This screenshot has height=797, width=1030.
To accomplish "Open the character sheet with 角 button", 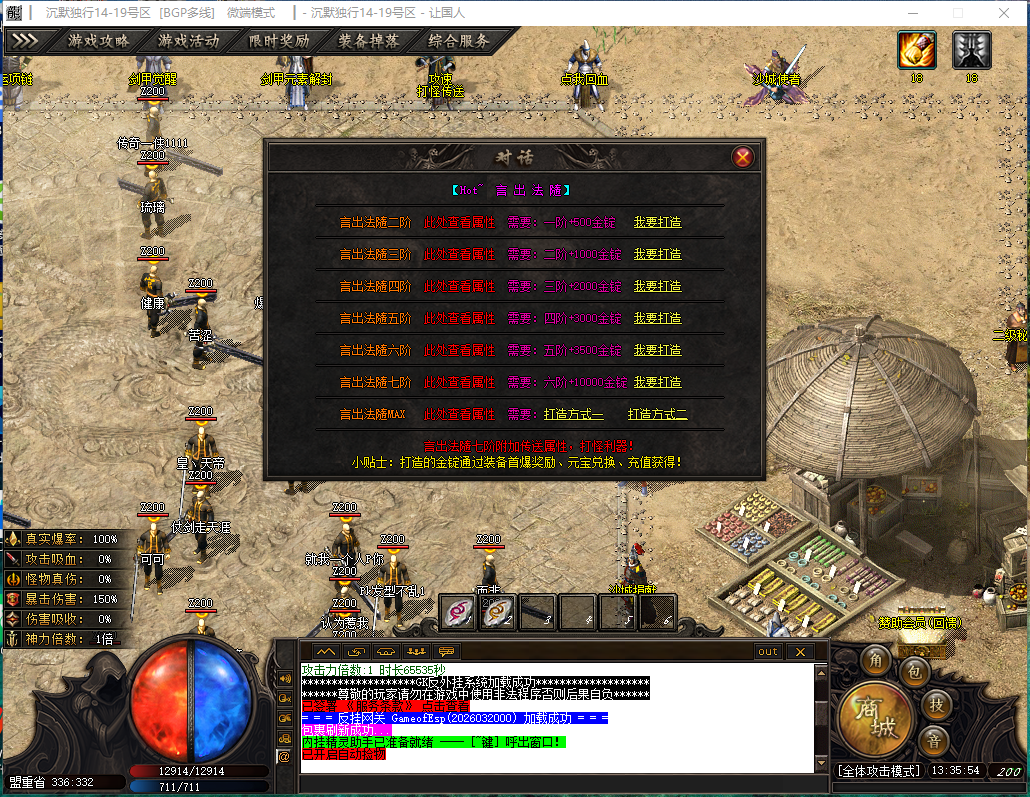I will pyautogui.click(x=877, y=660).
